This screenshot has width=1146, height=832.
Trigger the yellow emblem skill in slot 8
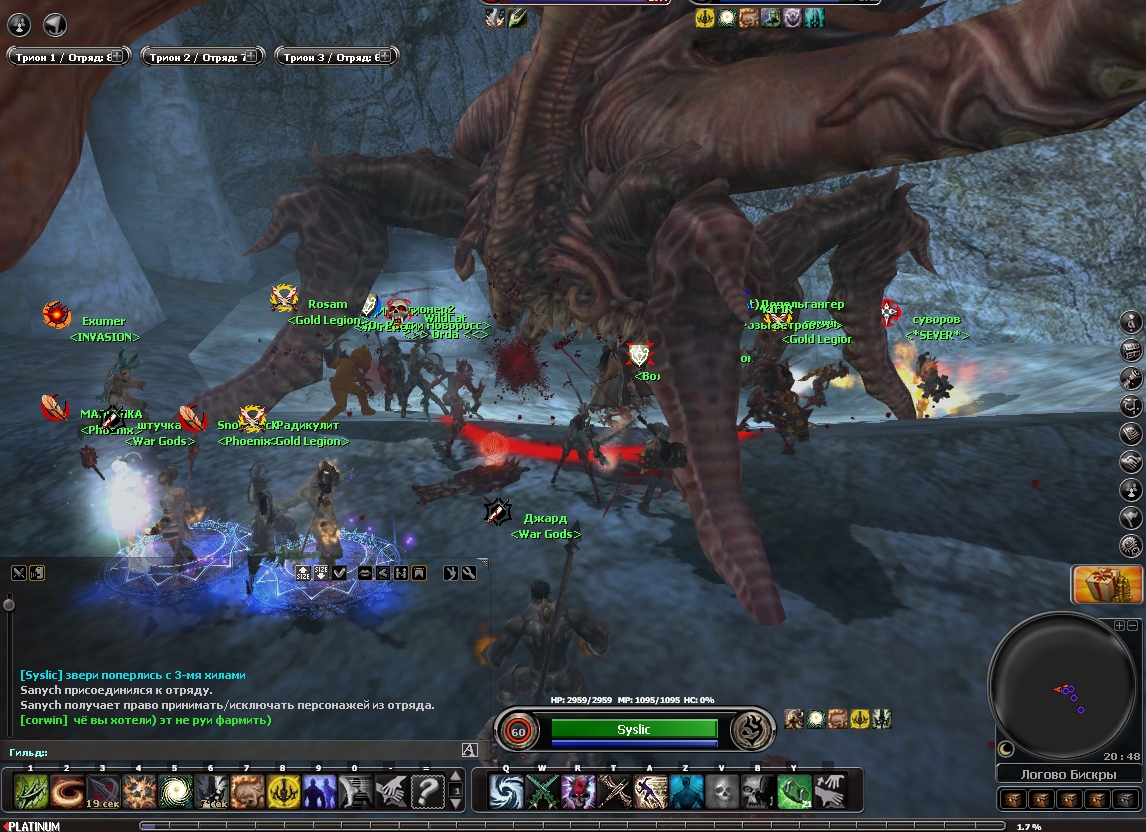[283, 792]
